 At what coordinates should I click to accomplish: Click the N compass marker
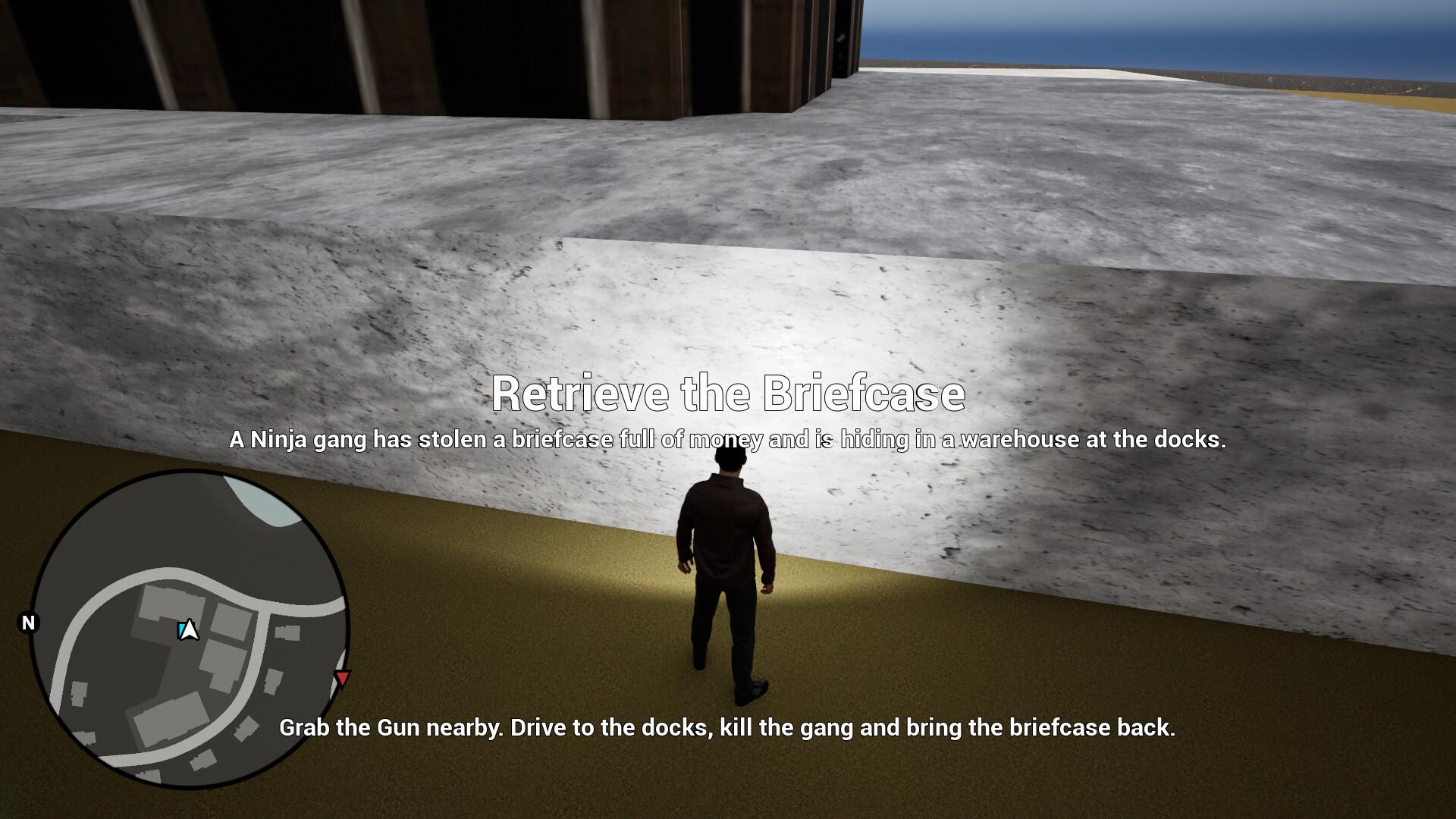click(29, 623)
